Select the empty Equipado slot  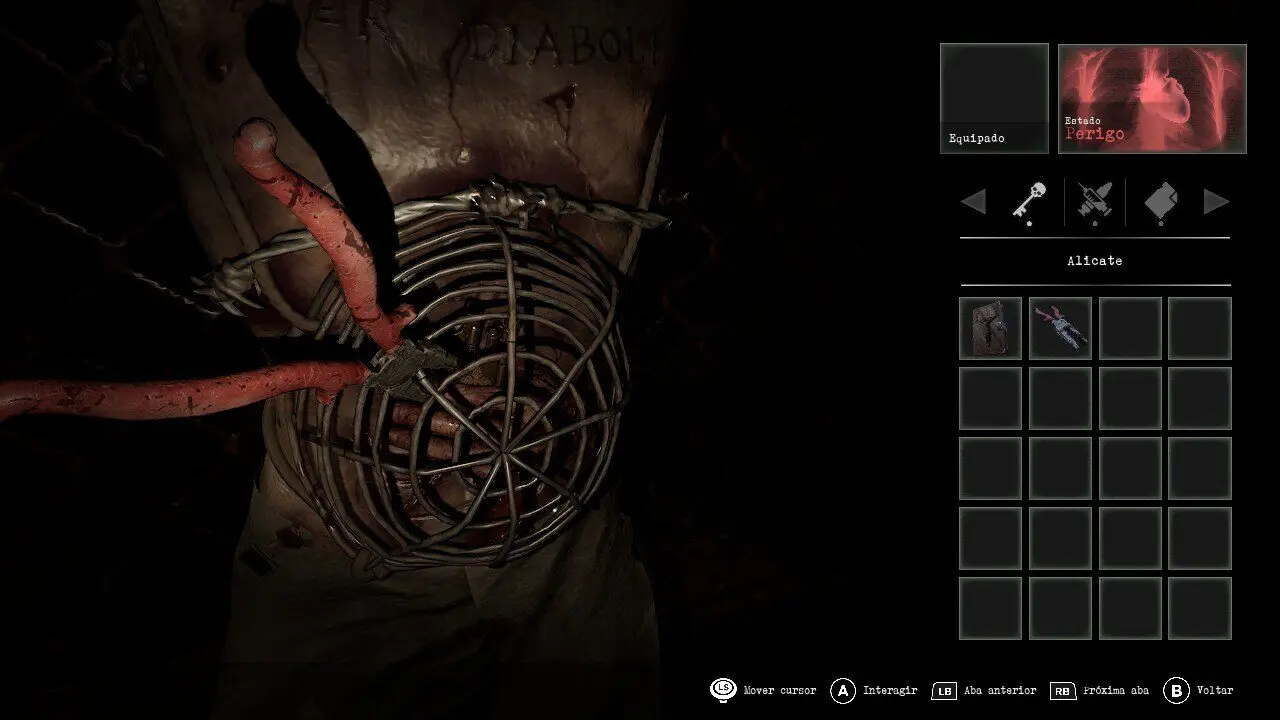tap(994, 98)
